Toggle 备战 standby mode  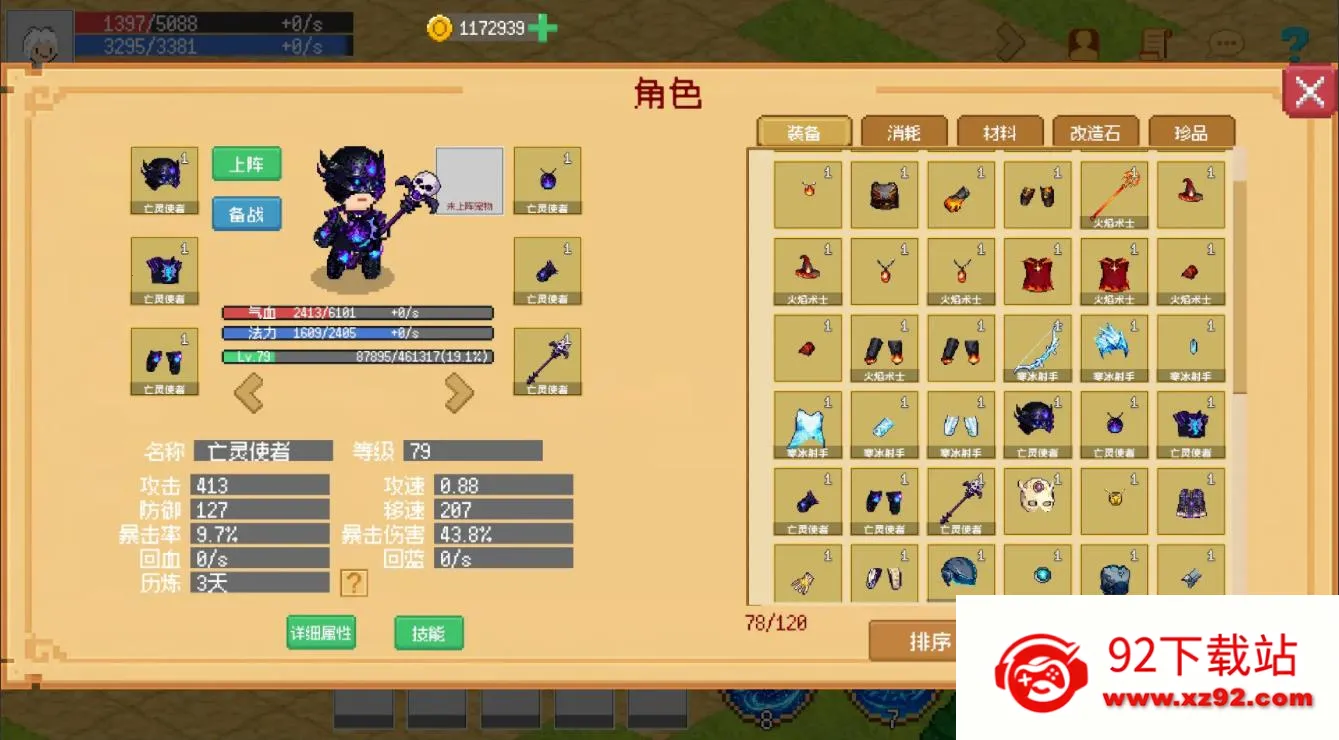point(246,213)
